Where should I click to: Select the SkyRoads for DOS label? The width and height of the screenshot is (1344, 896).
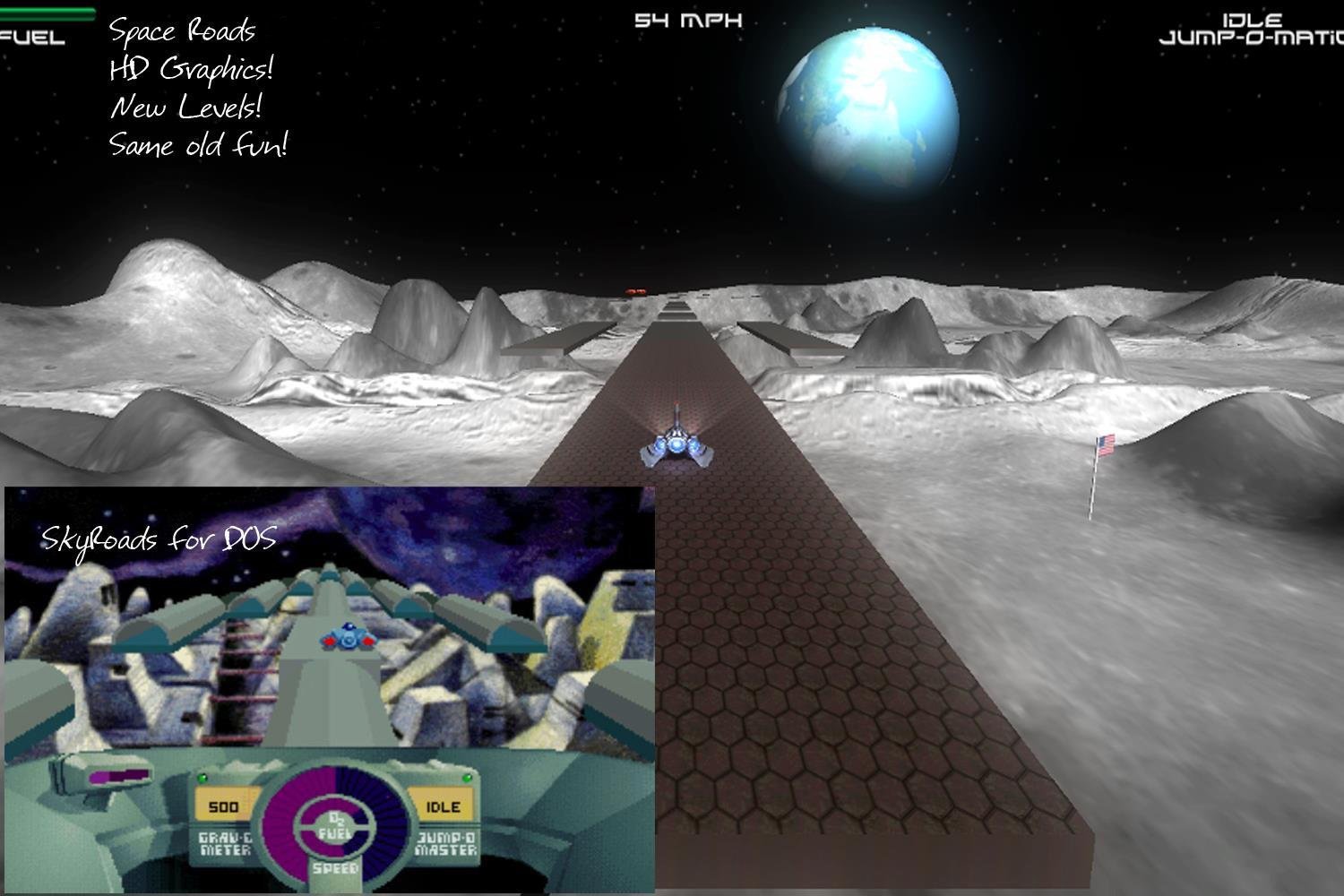[x=158, y=538]
